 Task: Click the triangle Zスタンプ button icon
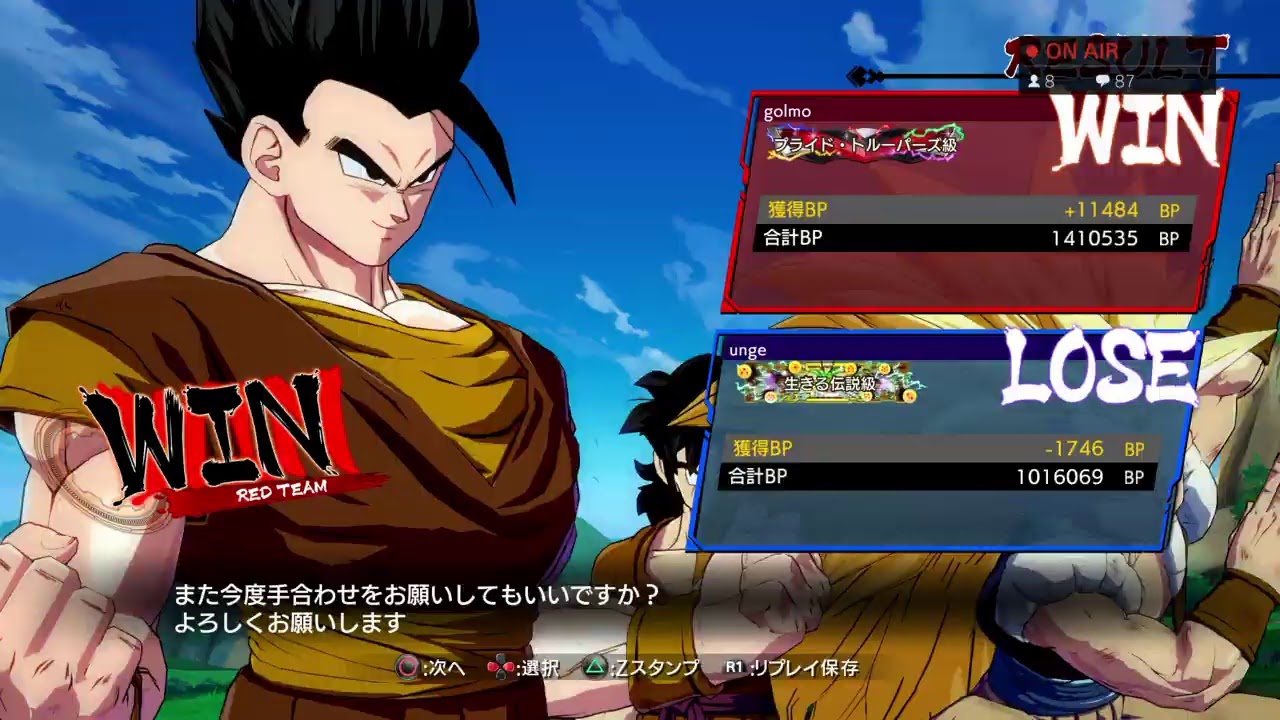click(x=595, y=666)
